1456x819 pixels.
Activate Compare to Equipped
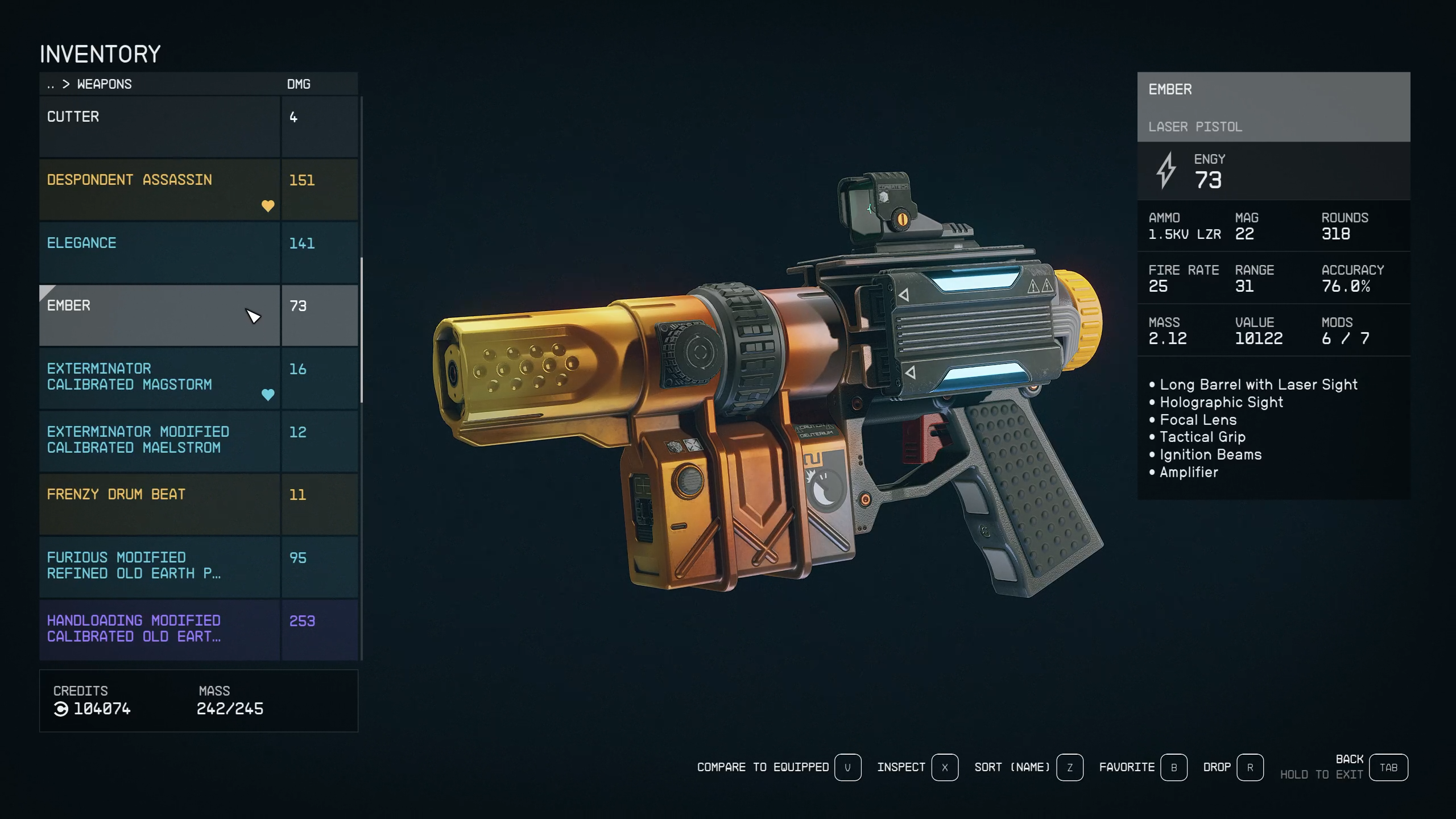[x=847, y=767]
